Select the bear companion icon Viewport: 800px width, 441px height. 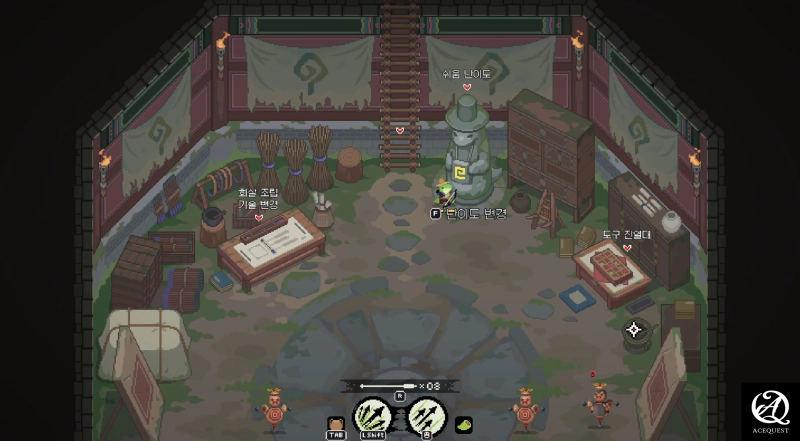[x=336, y=425]
